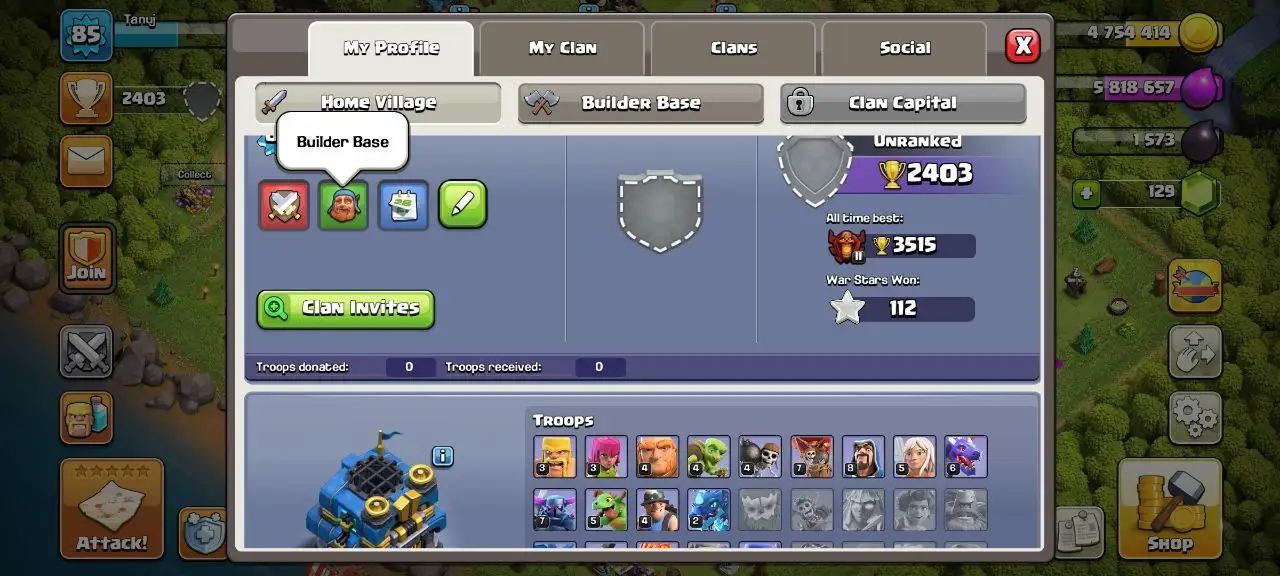
Task: Join a clan via shield button
Action: pyautogui.click(x=87, y=256)
